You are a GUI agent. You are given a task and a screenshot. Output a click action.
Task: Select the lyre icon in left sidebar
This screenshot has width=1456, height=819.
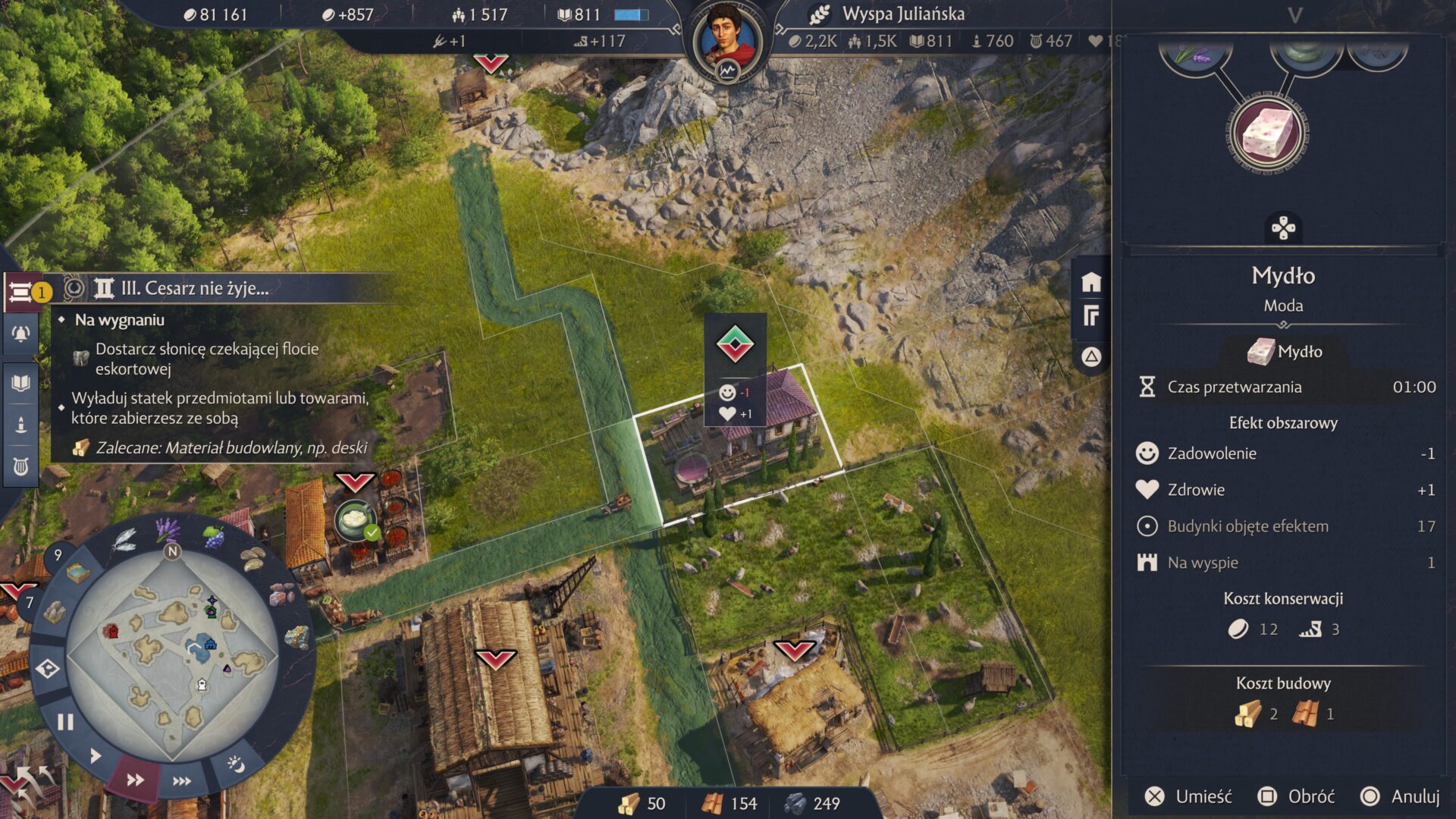(x=20, y=466)
